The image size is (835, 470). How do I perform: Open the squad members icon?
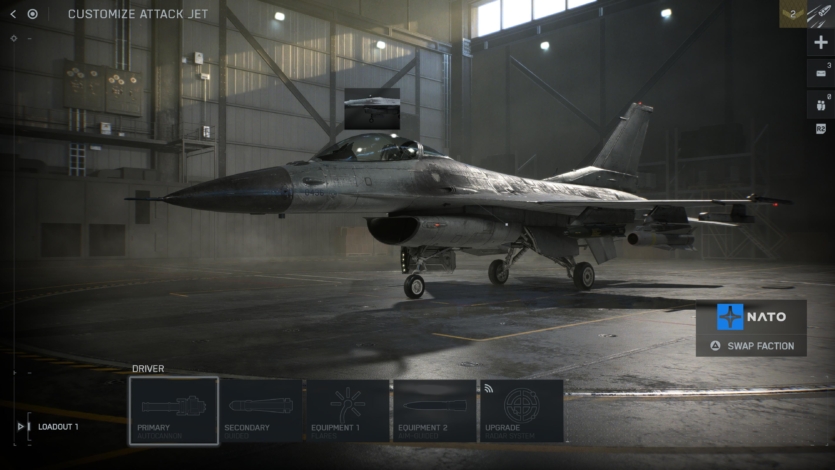pyautogui.click(x=820, y=102)
